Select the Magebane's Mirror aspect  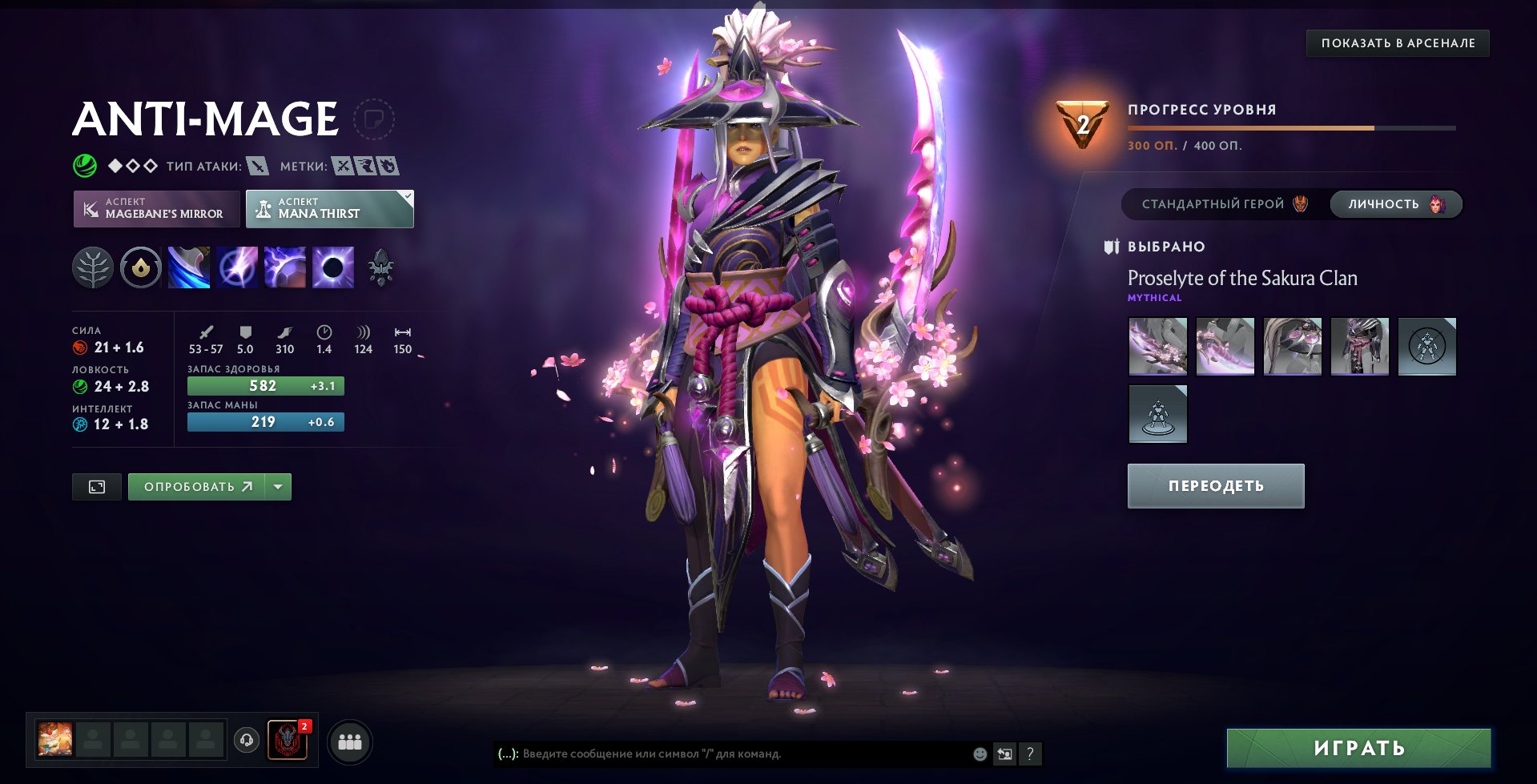tap(156, 209)
